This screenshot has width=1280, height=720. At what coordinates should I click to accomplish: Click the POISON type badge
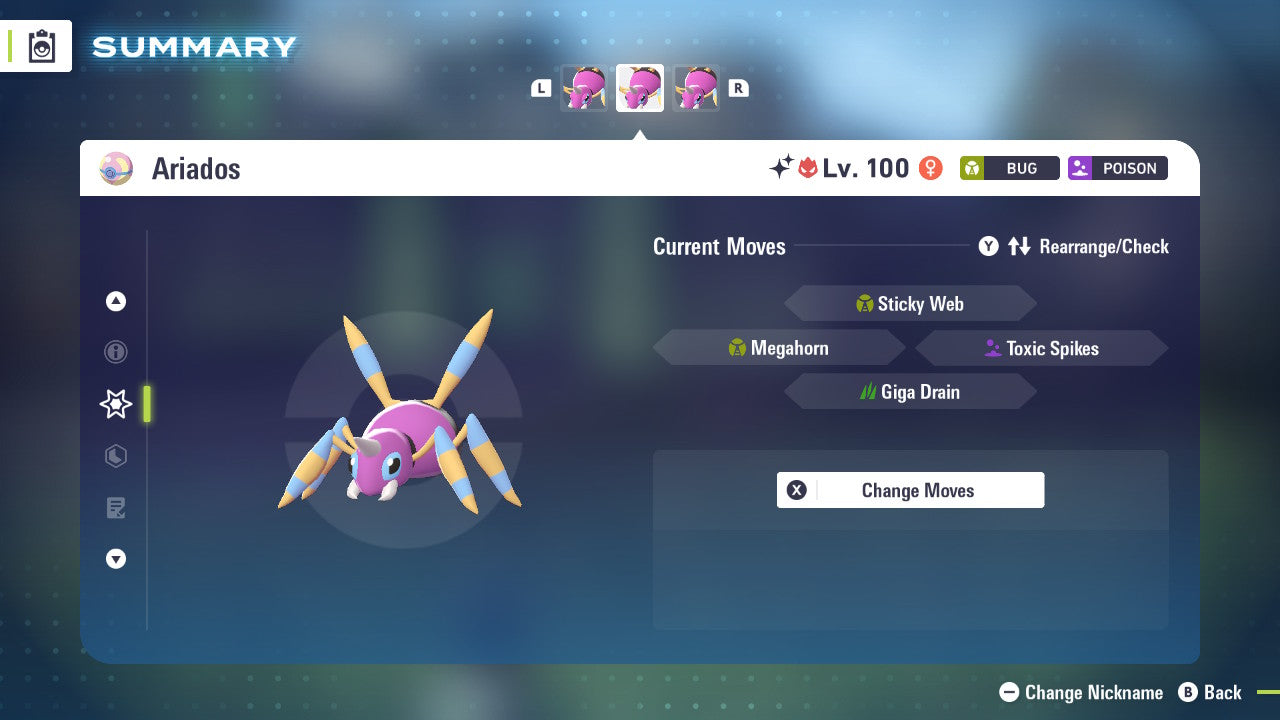1117,168
